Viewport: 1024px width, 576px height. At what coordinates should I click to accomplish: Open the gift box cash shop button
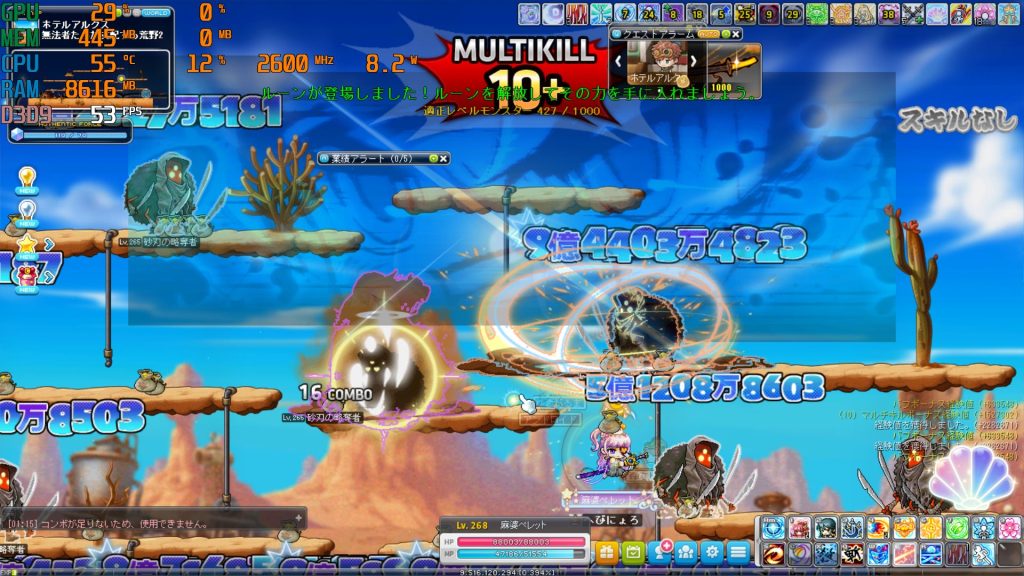point(607,551)
